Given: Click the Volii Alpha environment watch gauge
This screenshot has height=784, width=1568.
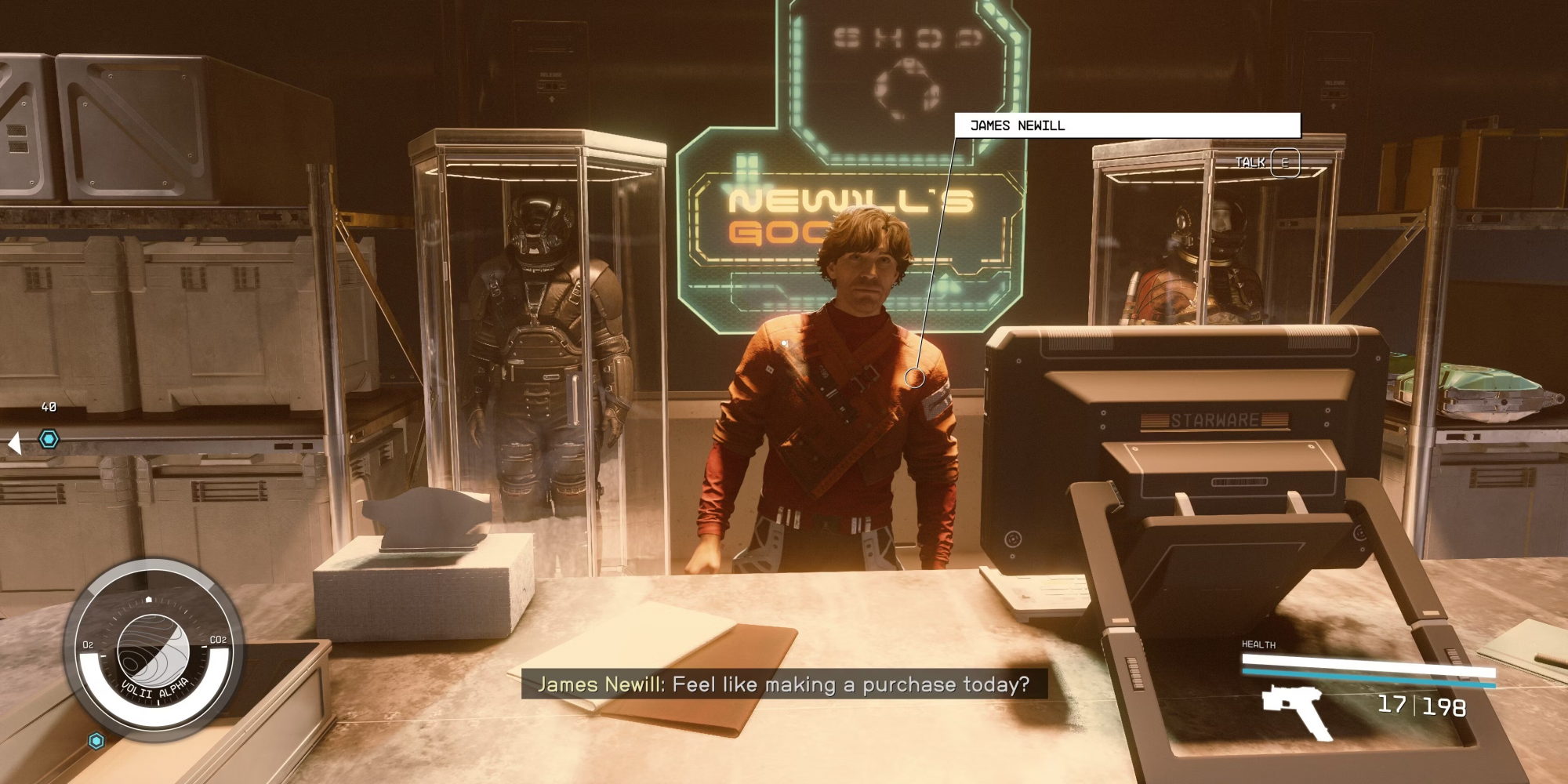Looking at the screenshot, I should [x=153, y=651].
